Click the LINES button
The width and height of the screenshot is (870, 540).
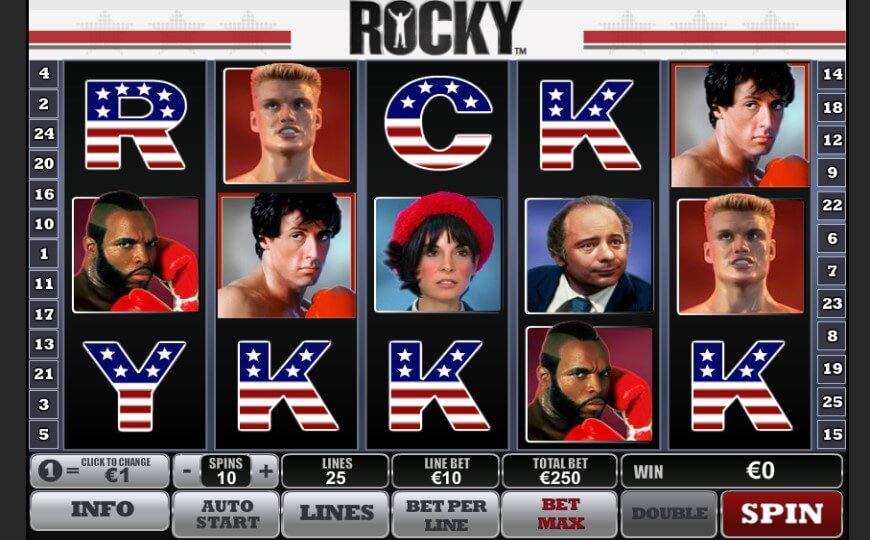point(336,513)
